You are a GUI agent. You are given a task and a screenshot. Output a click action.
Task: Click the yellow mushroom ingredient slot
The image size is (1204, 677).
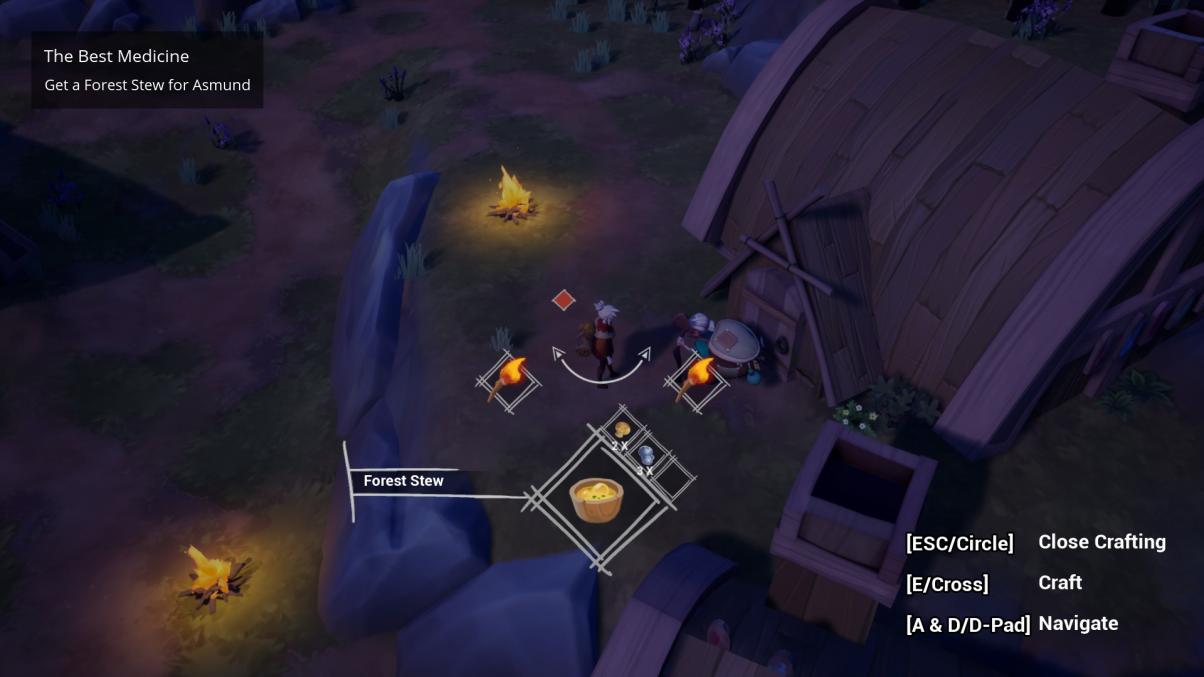point(621,430)
